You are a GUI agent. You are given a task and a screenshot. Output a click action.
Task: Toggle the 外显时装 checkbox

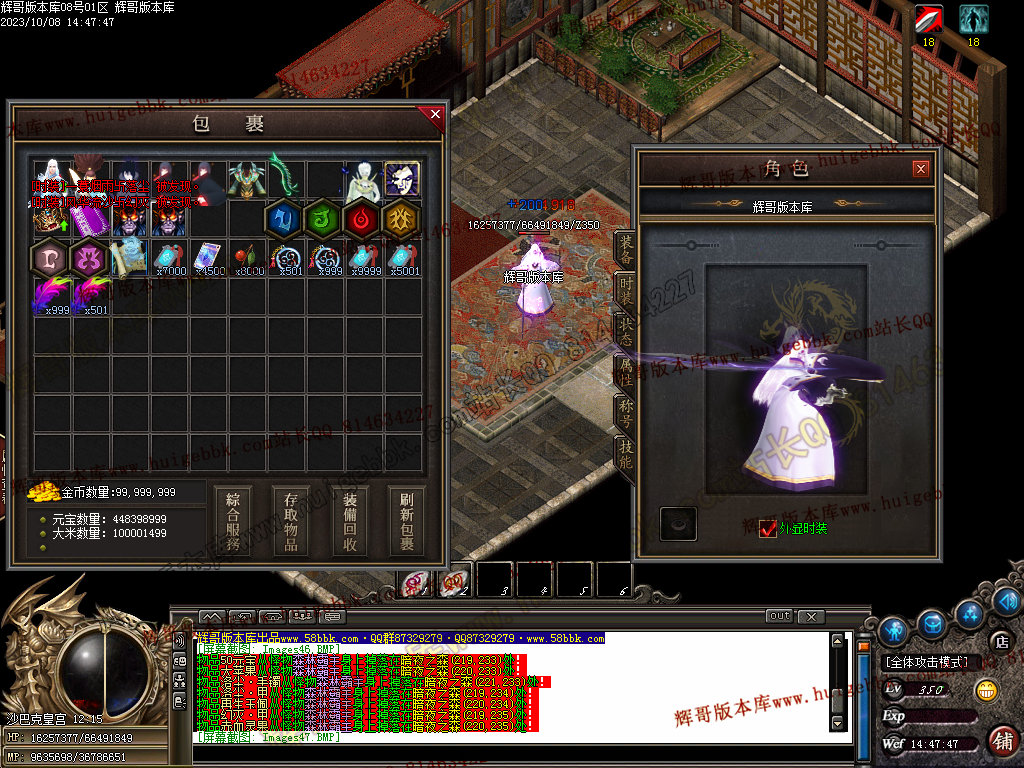(x=768, y=528)
